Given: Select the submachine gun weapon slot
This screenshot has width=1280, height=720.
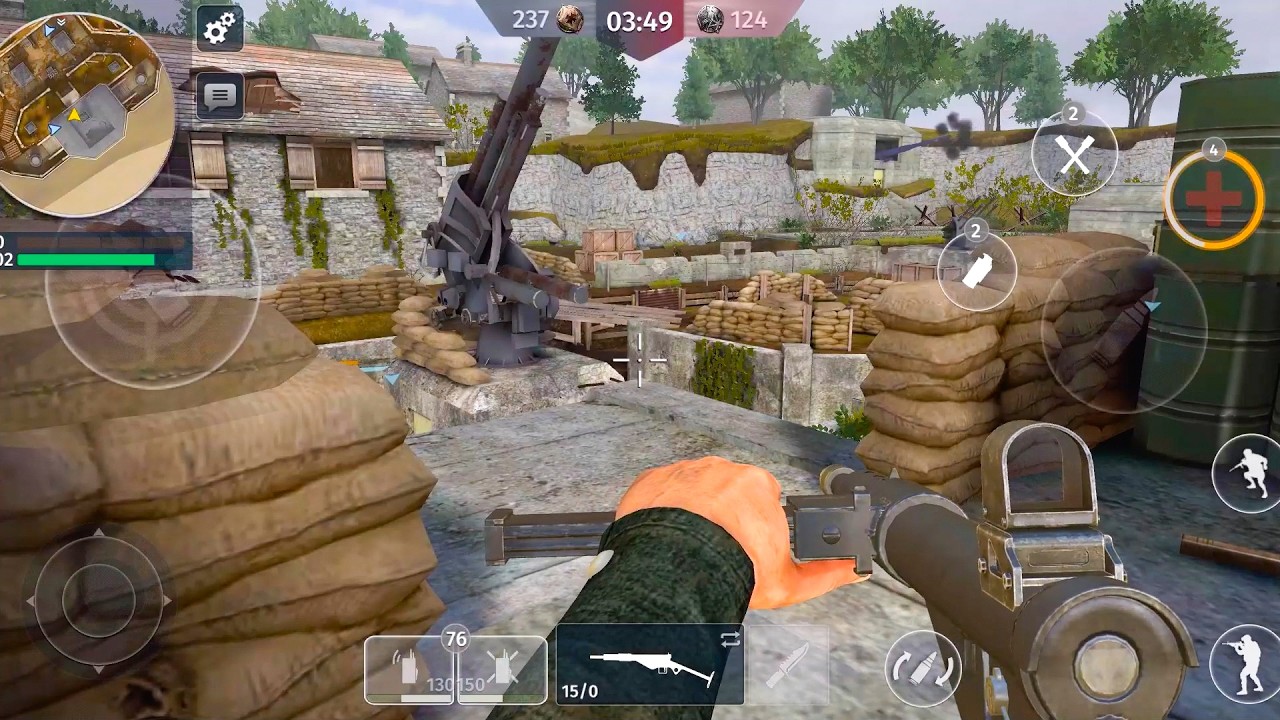Looking at the screenshot, I should (650, 664).
